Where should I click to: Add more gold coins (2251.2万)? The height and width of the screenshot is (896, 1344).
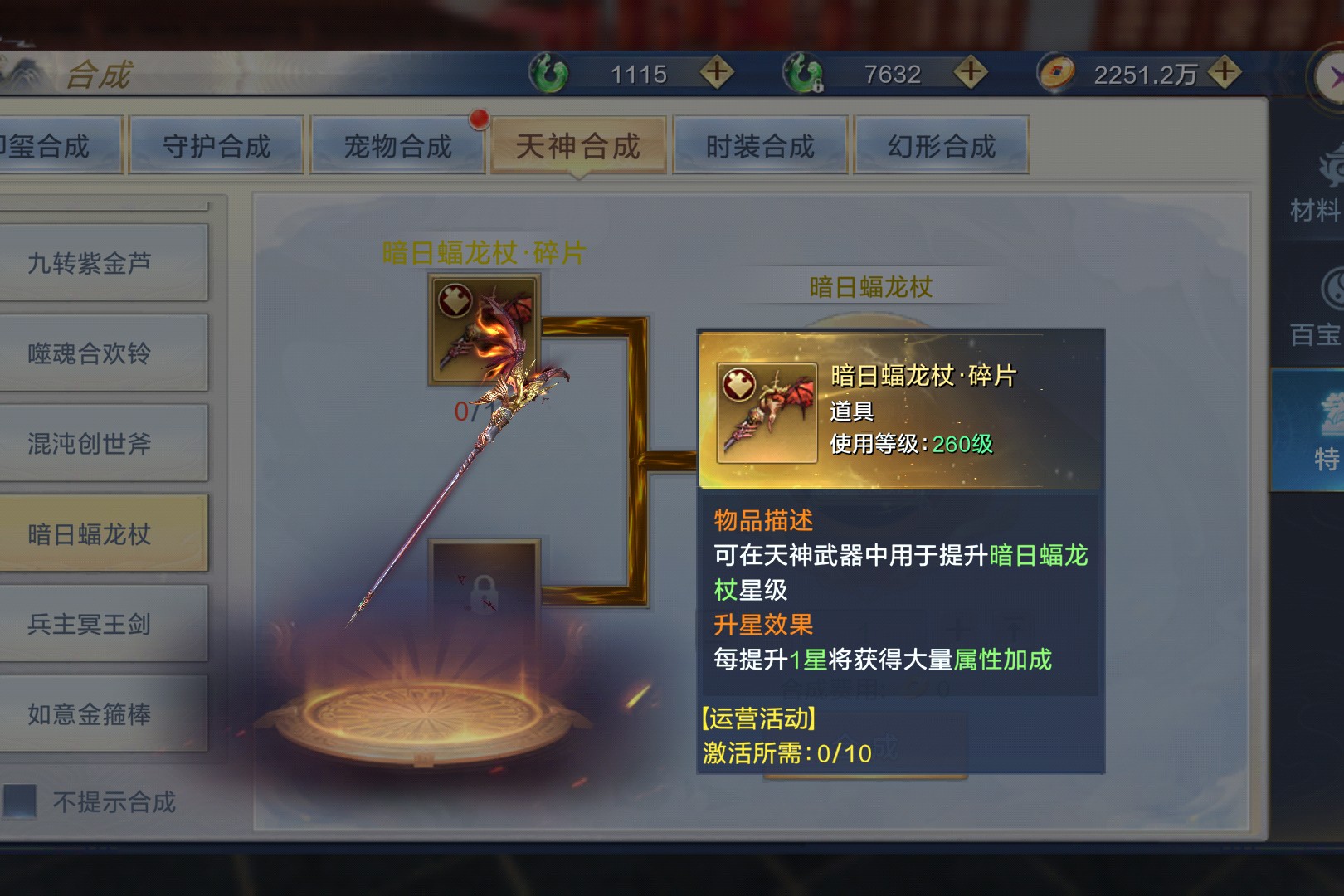click(1225, 73)
